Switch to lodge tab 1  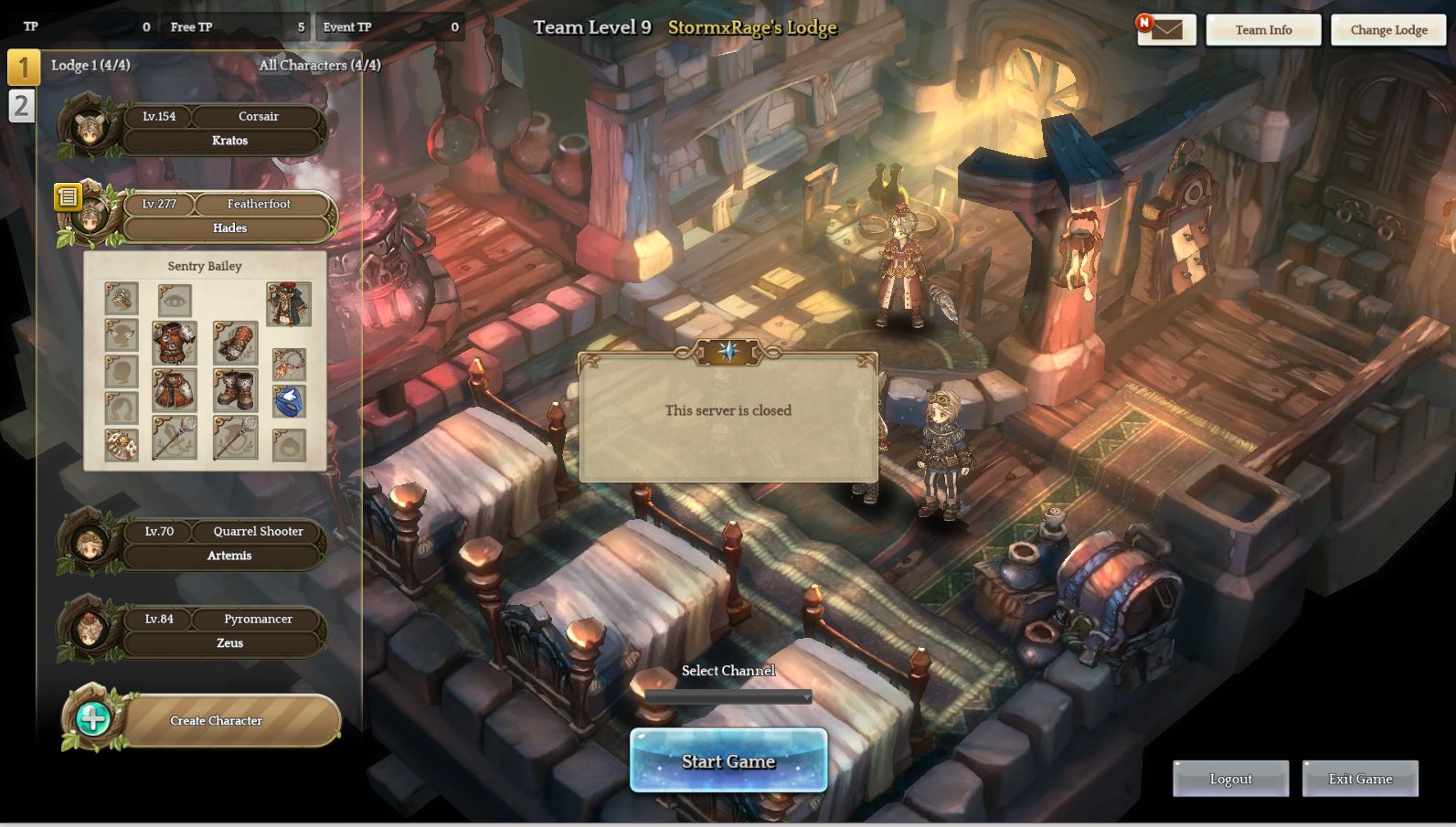(23, 67)
